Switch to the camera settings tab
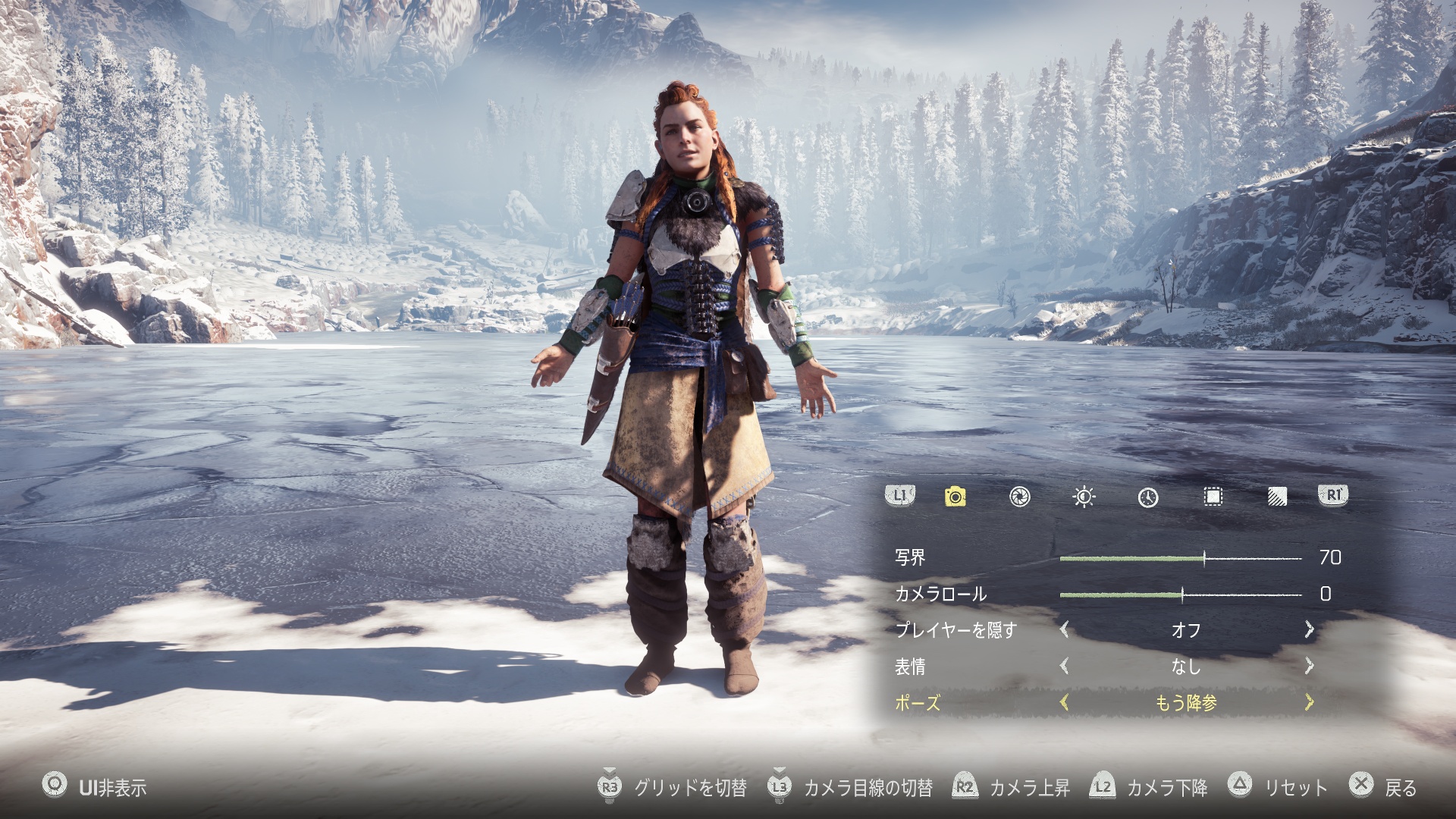The image size is (1456, 819). point(955,497)
